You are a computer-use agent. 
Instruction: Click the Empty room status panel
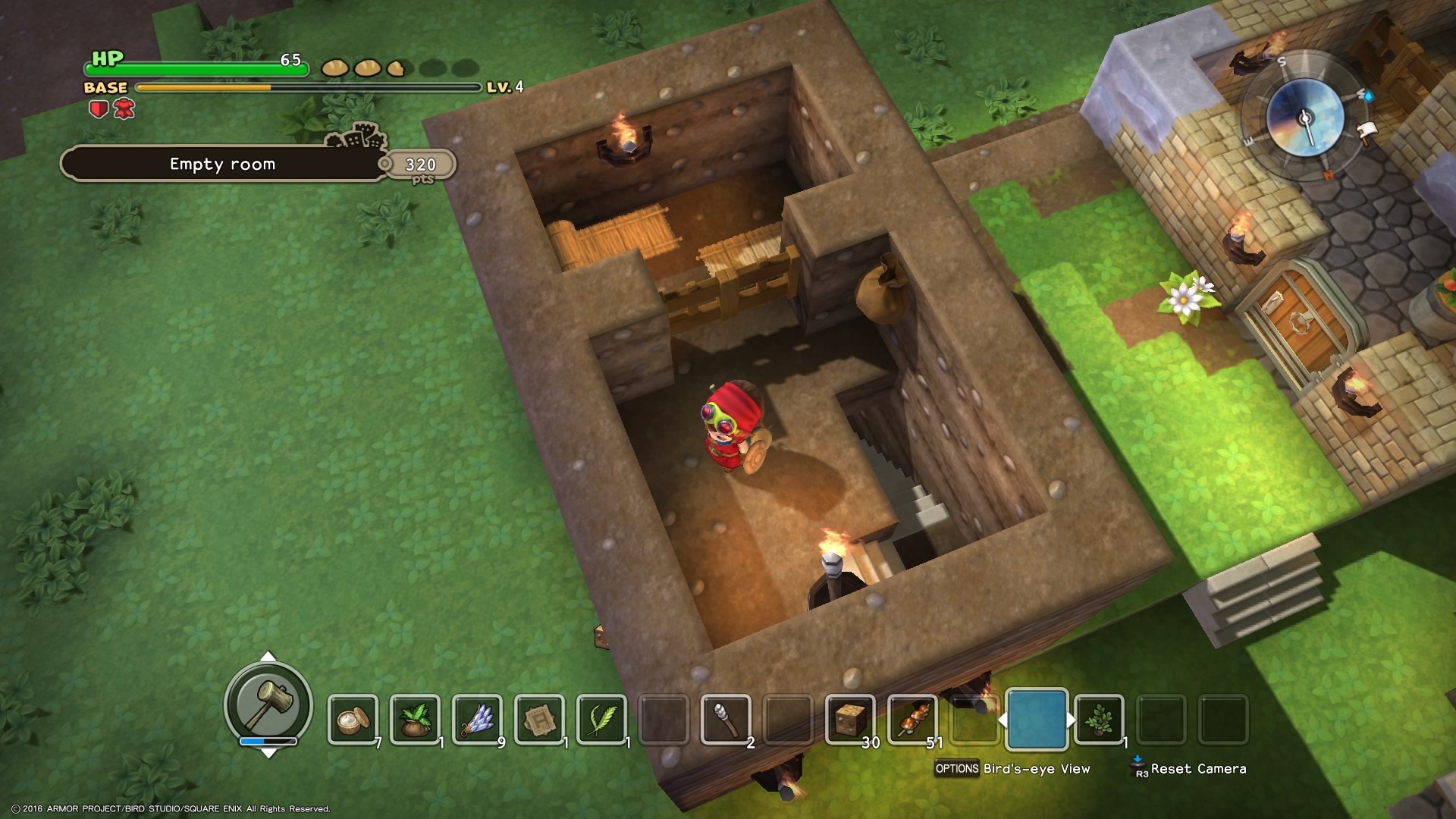(222, 164)
